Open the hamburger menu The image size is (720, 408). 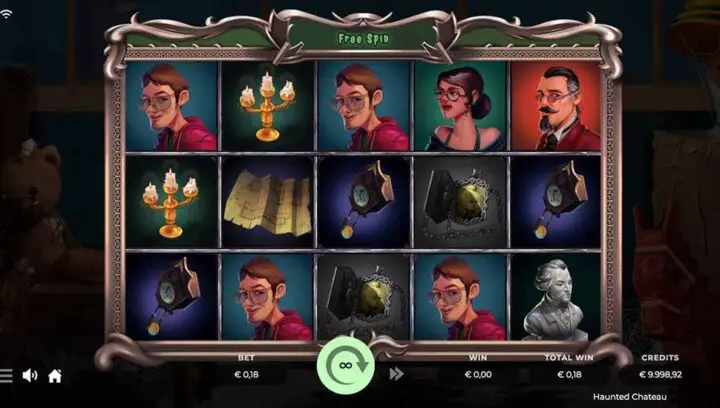tap(6, 376)
